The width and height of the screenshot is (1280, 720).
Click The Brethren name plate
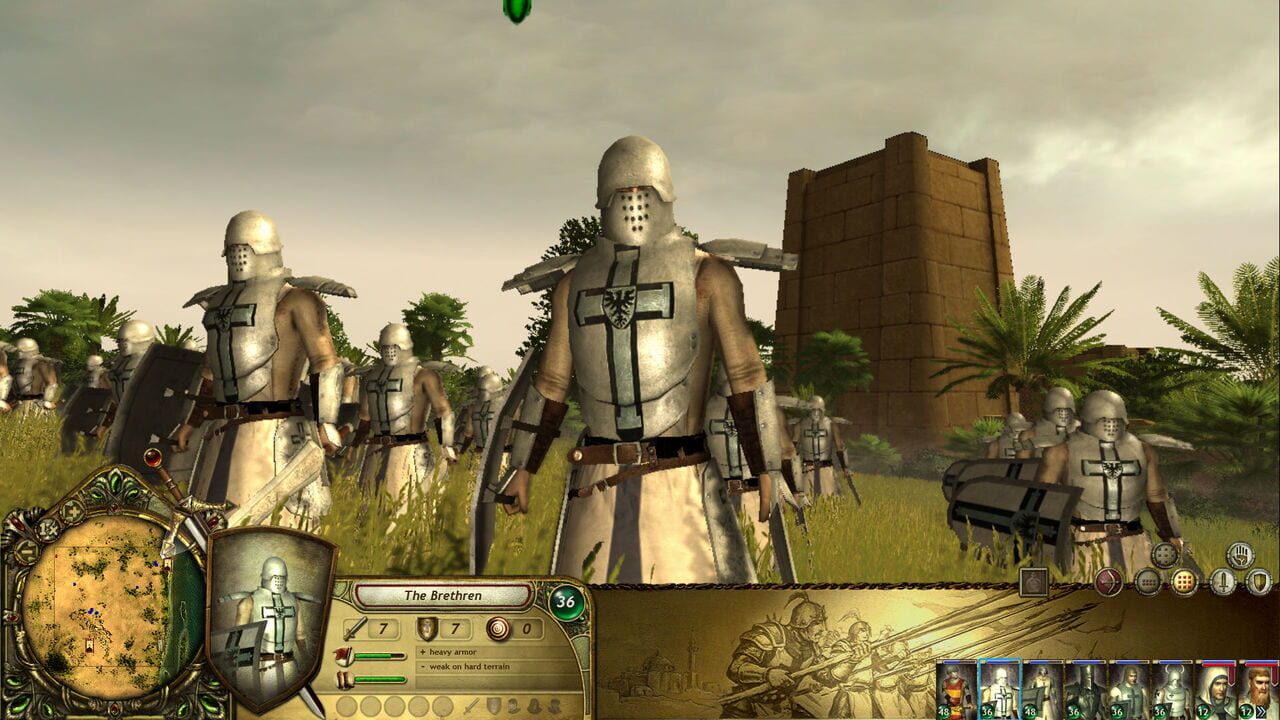click(442, 596)
